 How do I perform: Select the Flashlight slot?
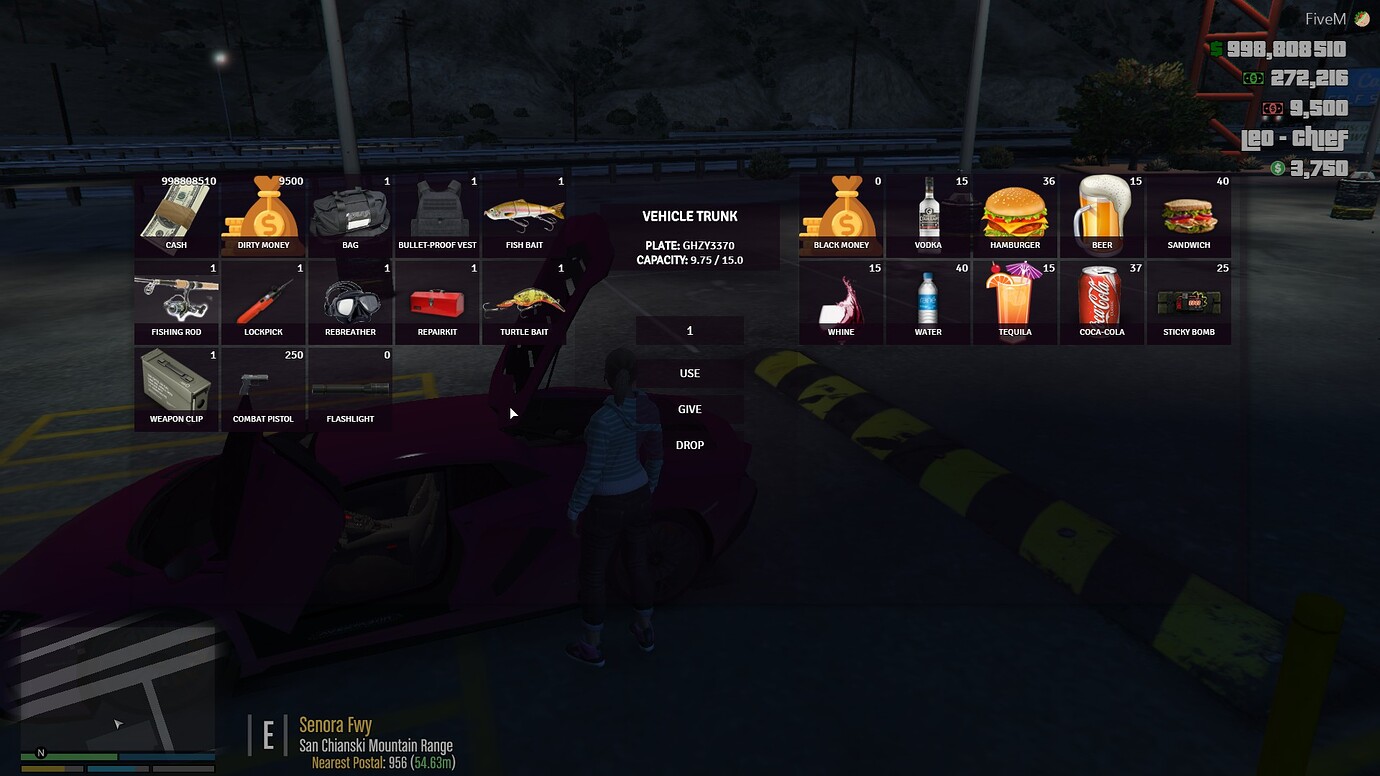click(x=350, y=386)
